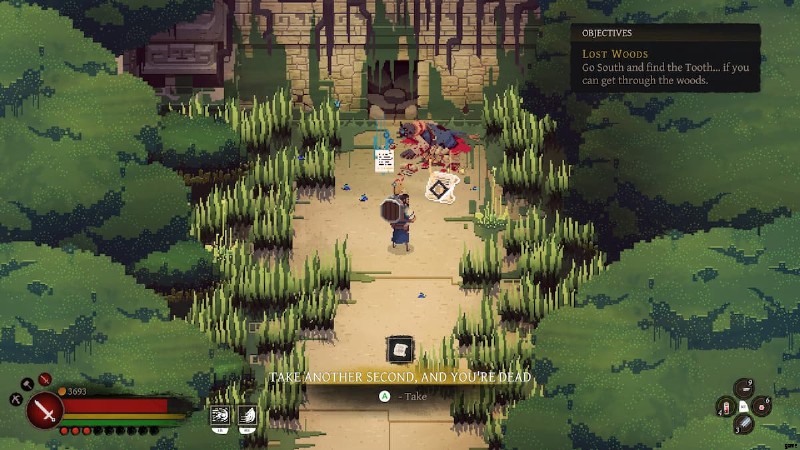Use the red potion quick item
Screen dimensions: 800x450
point(724,407)
